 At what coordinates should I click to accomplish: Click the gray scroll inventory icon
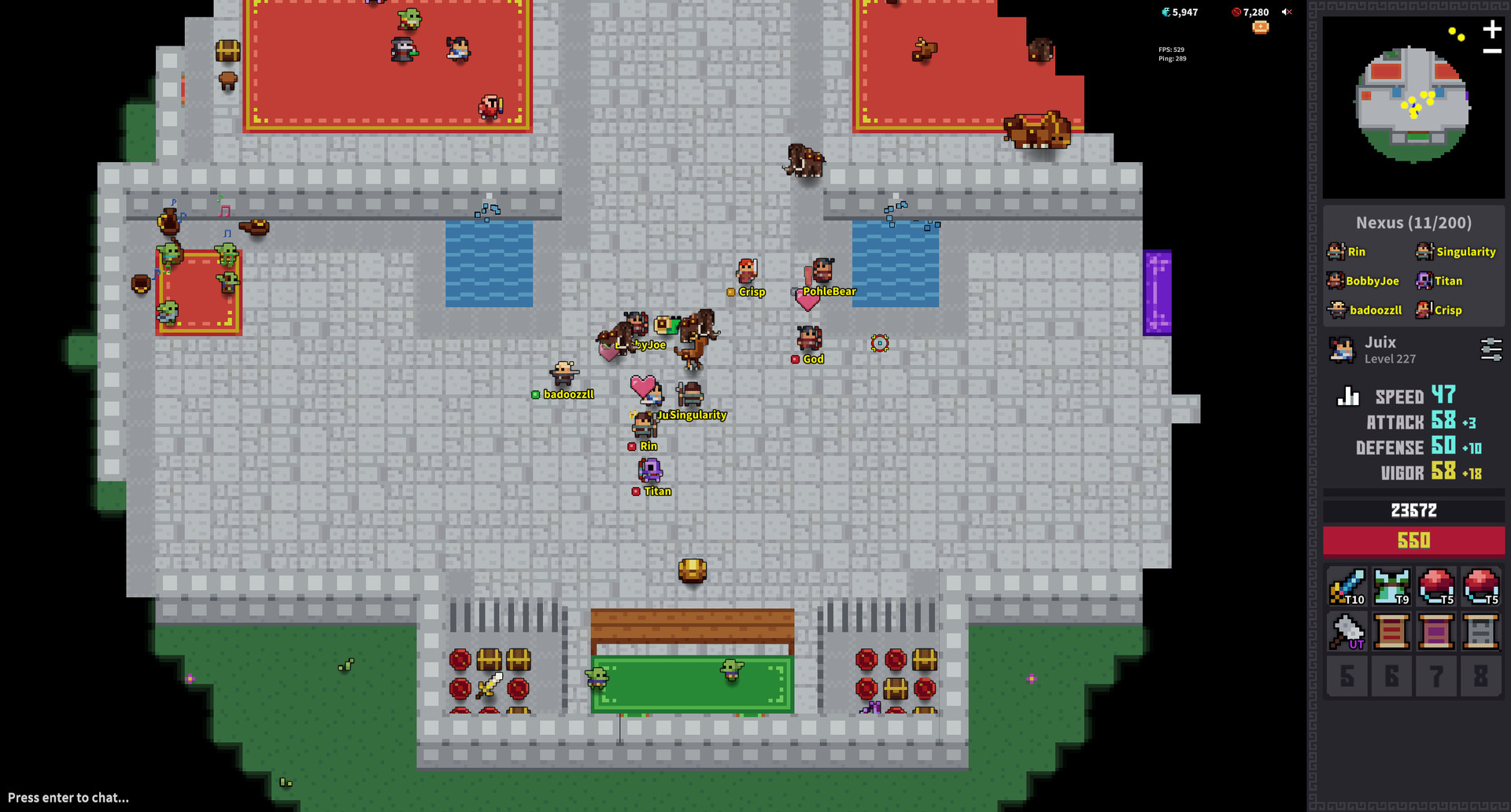1481,631
